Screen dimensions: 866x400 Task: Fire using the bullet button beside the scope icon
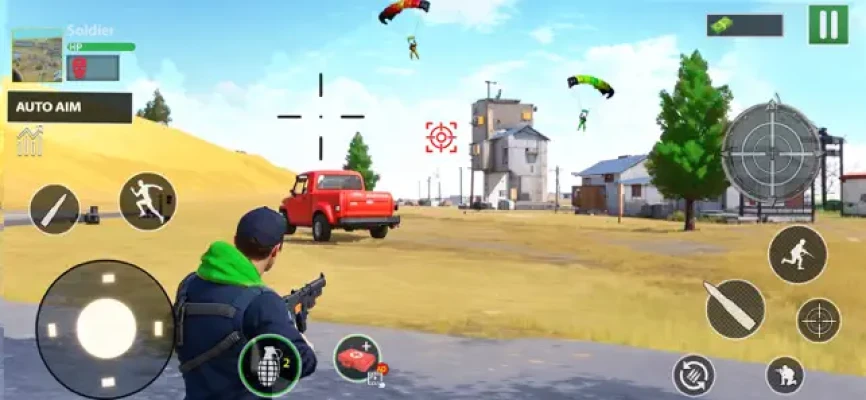(735, 308)
